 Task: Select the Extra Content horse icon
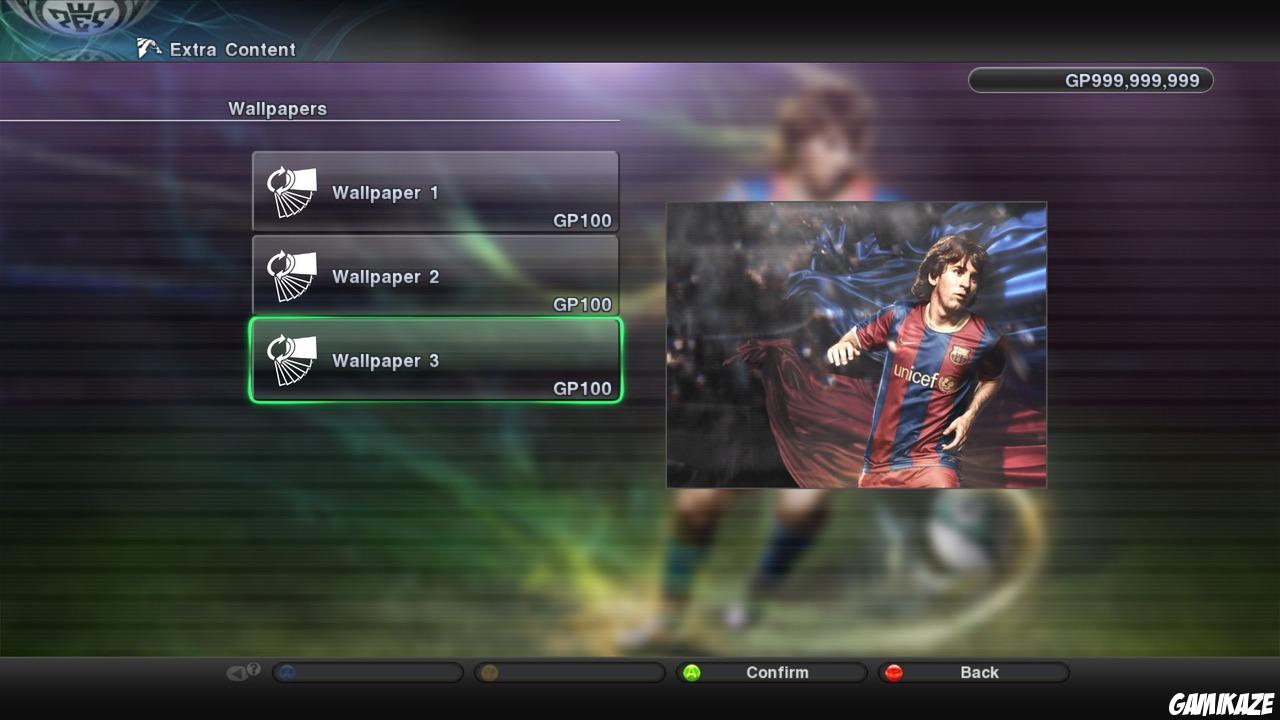click(x=148, y=46)
